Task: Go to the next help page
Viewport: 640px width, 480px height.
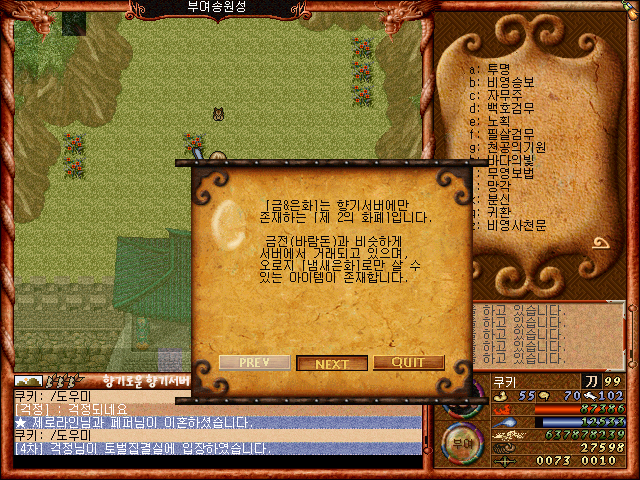Action: 332,363
